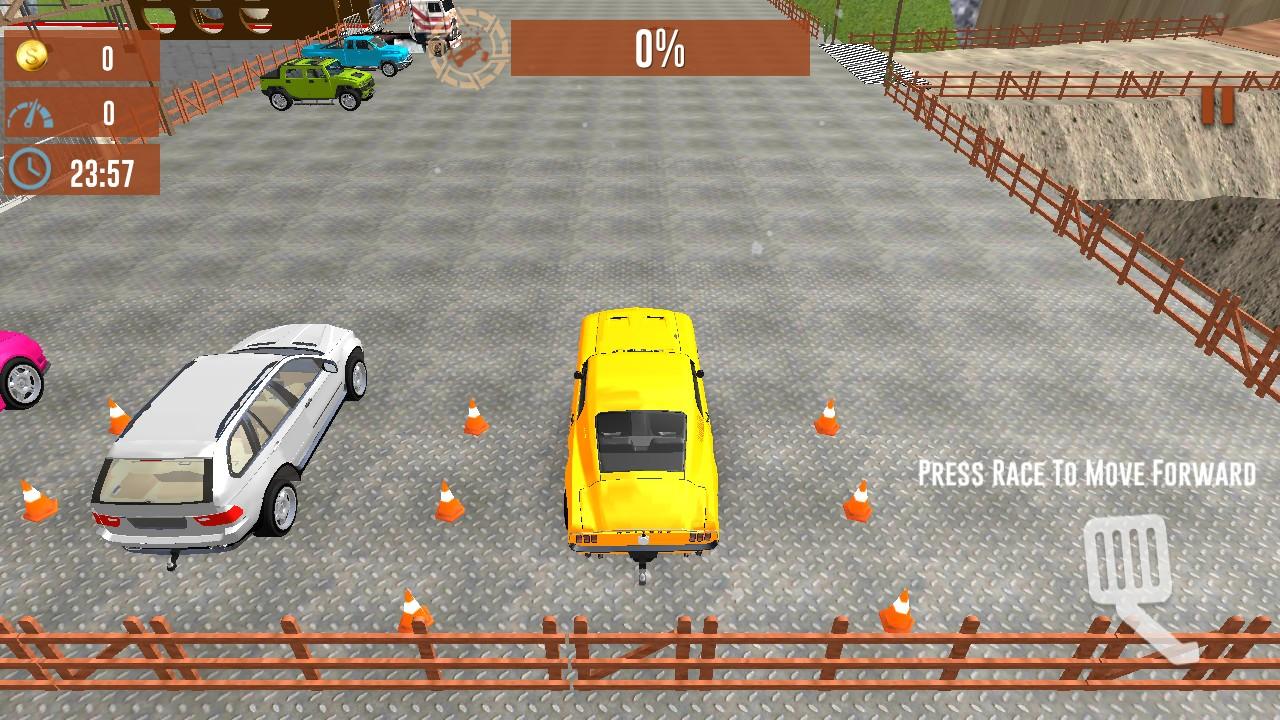This screenshot has width=1280, height=720.
Task: Click the circular car emblem beside progress bar
Action: (x=468, y=50)
